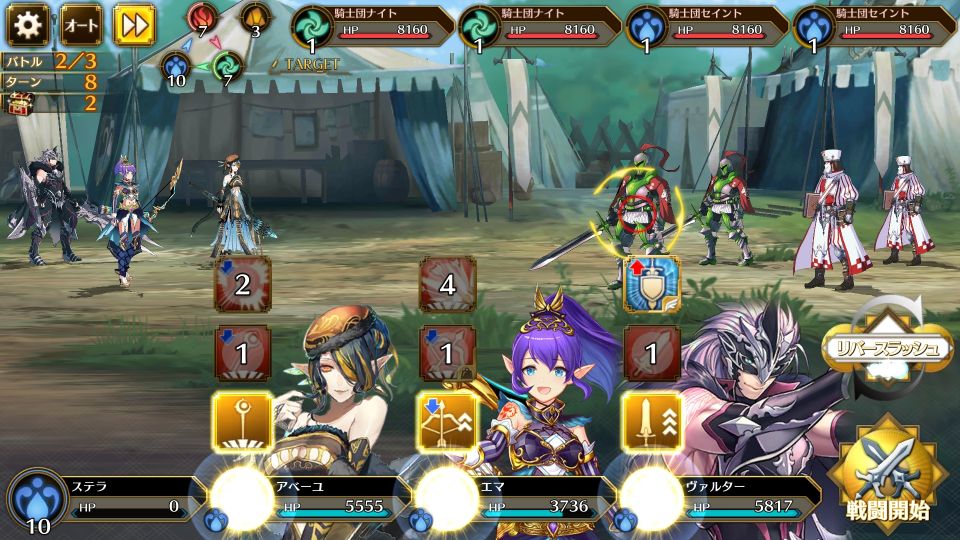This screenshot has height=540, width=960.
Task: Toggle the オート auto-battle button
Action: click(80, 23)
